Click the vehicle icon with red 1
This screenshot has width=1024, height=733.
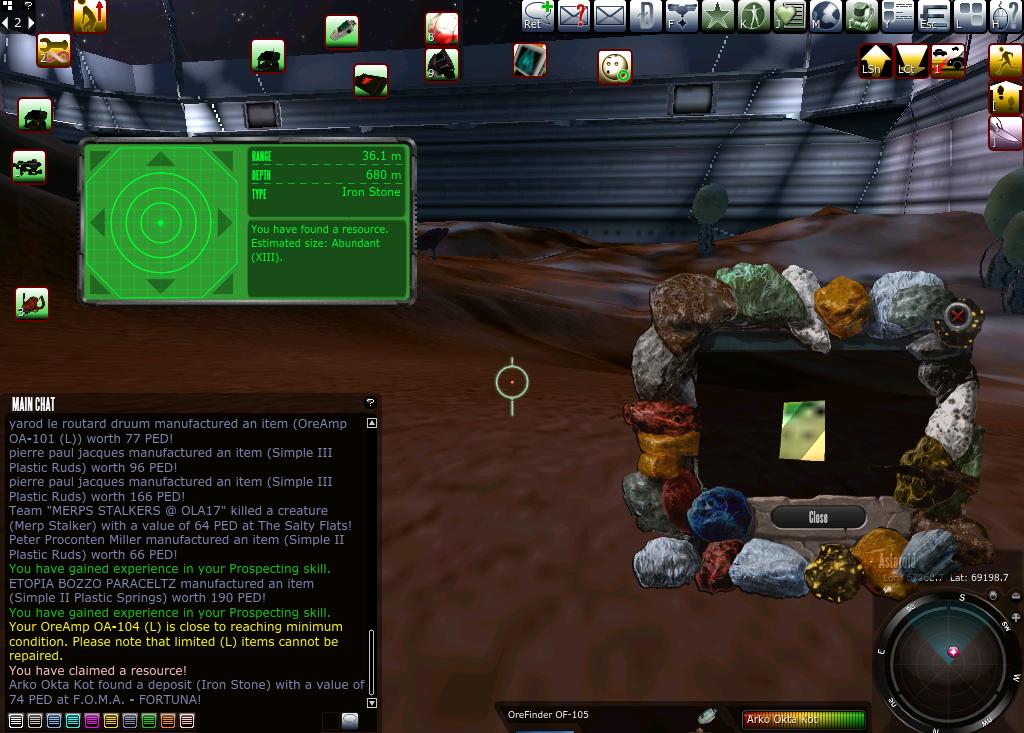pos(948,60)
